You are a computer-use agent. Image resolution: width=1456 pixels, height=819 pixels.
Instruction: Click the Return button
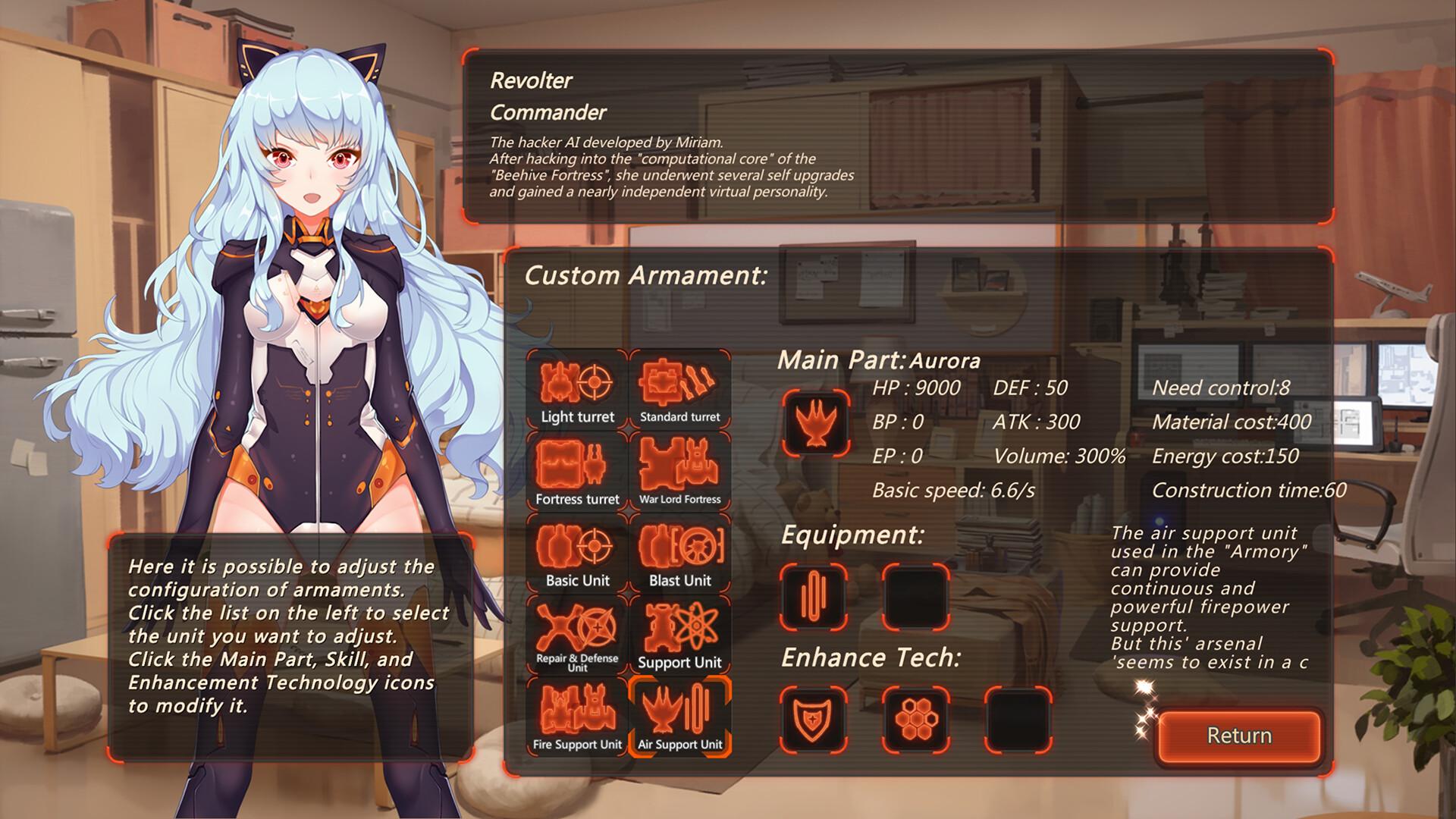click(x=1239, y=736)
